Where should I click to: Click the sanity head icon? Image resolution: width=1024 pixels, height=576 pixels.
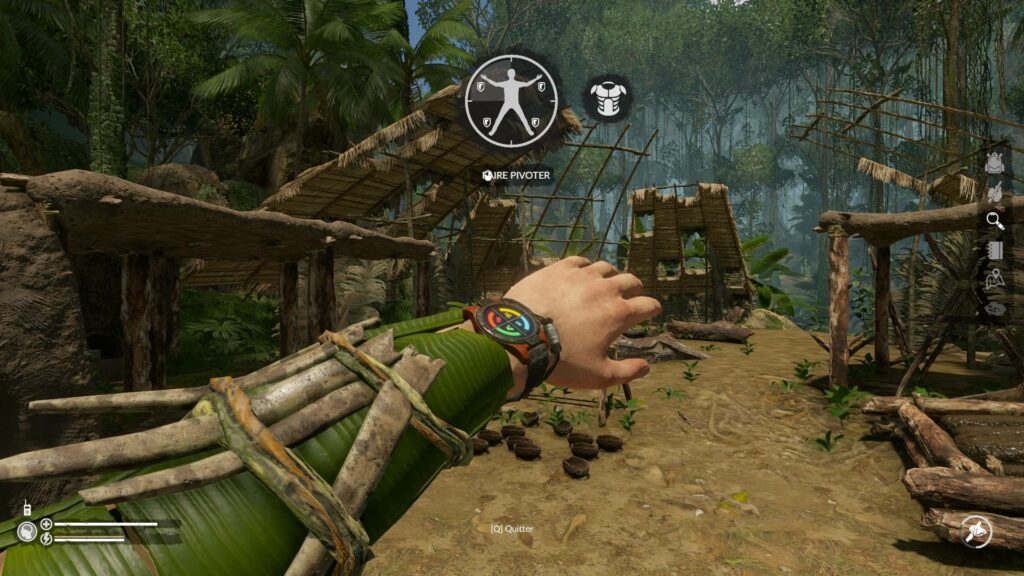tap(27, 531)
